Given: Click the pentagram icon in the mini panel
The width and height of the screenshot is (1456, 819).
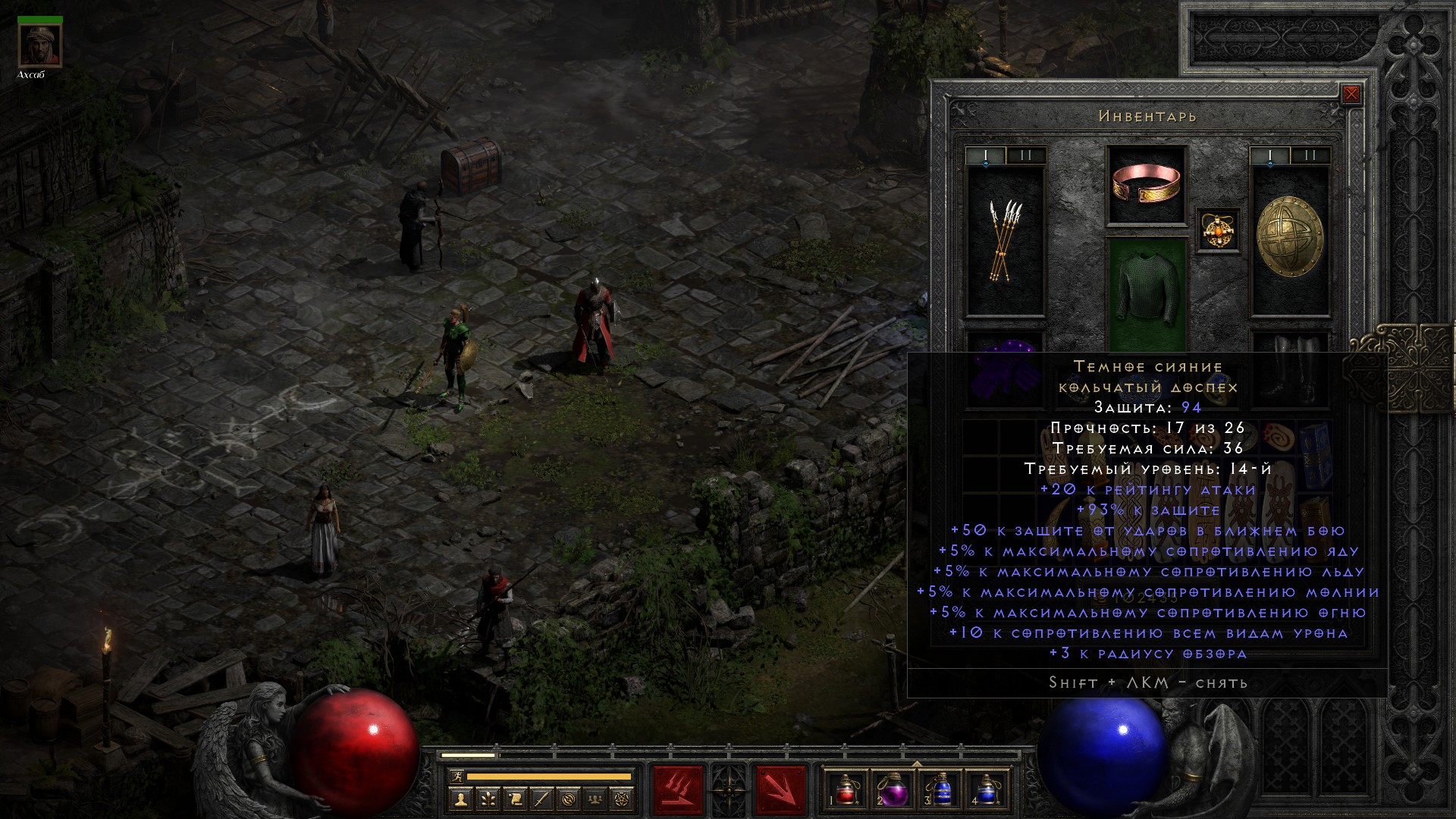Looking at the screenshot, I should [623, 799].
